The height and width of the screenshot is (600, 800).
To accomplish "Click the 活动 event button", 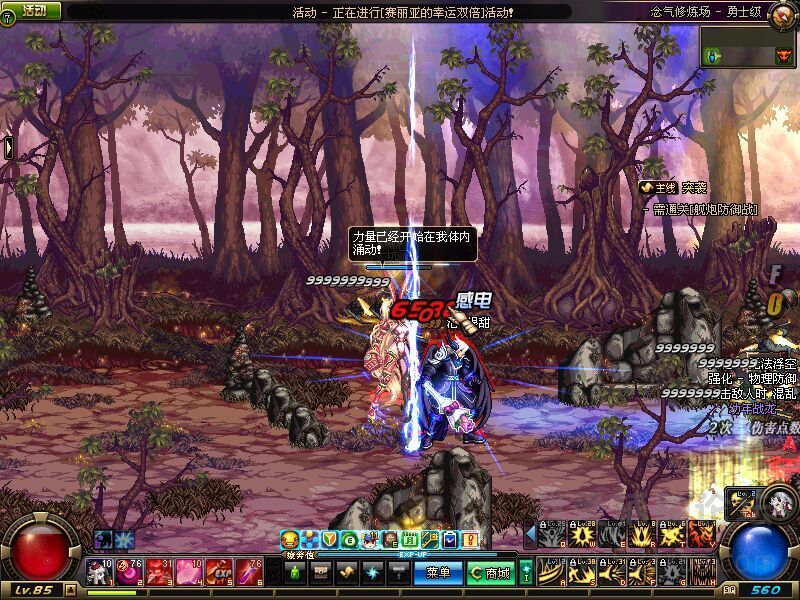I will click(33, 10).
